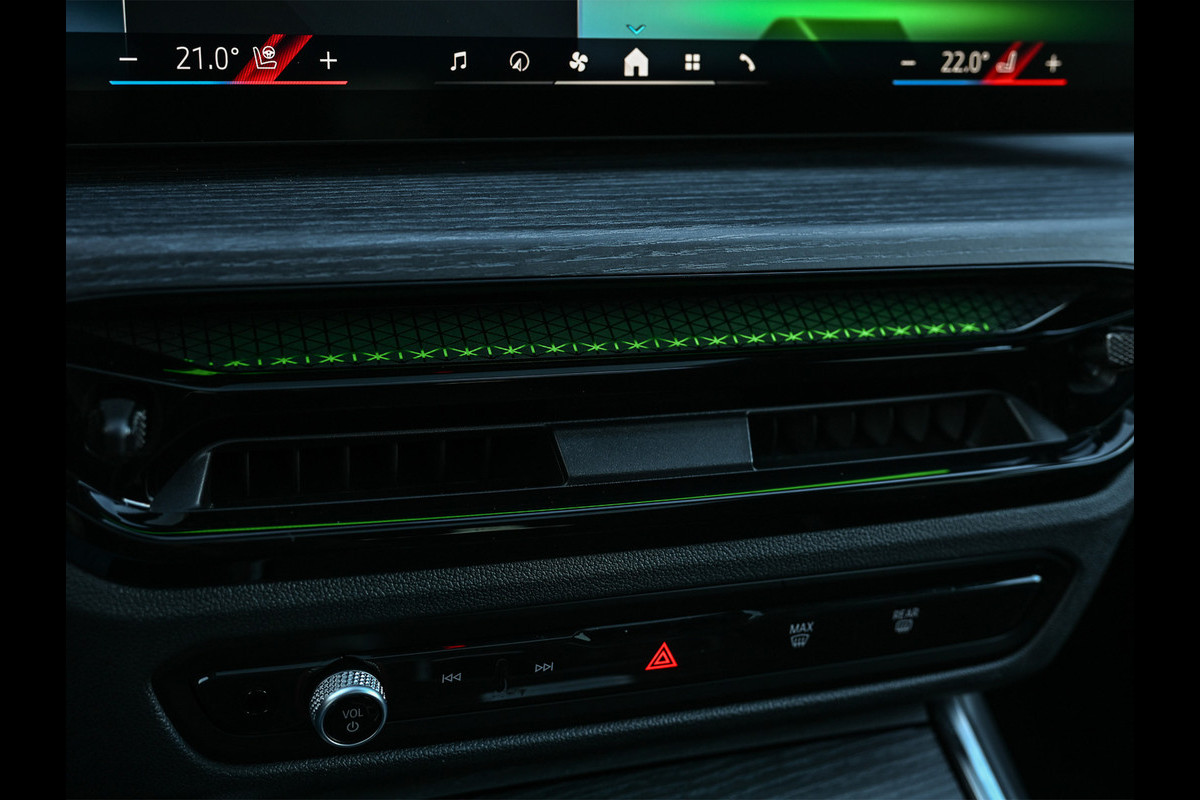Decrease the driver side 21.0° temperature
Image resolution: width=1200 pixels, height=800 pixels.
click(128, 60)
